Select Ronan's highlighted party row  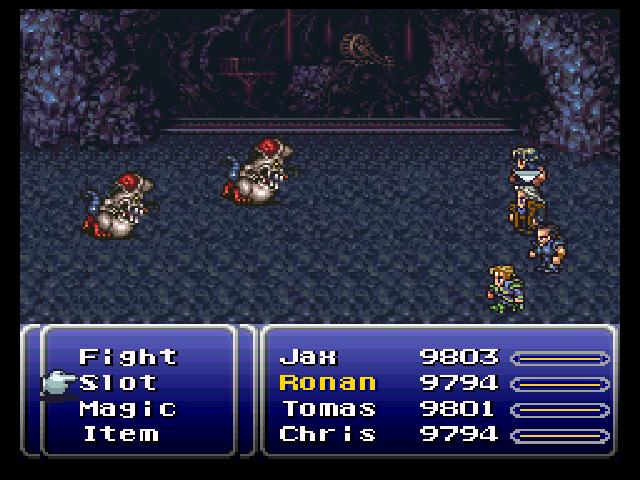[x=328, y=383]
